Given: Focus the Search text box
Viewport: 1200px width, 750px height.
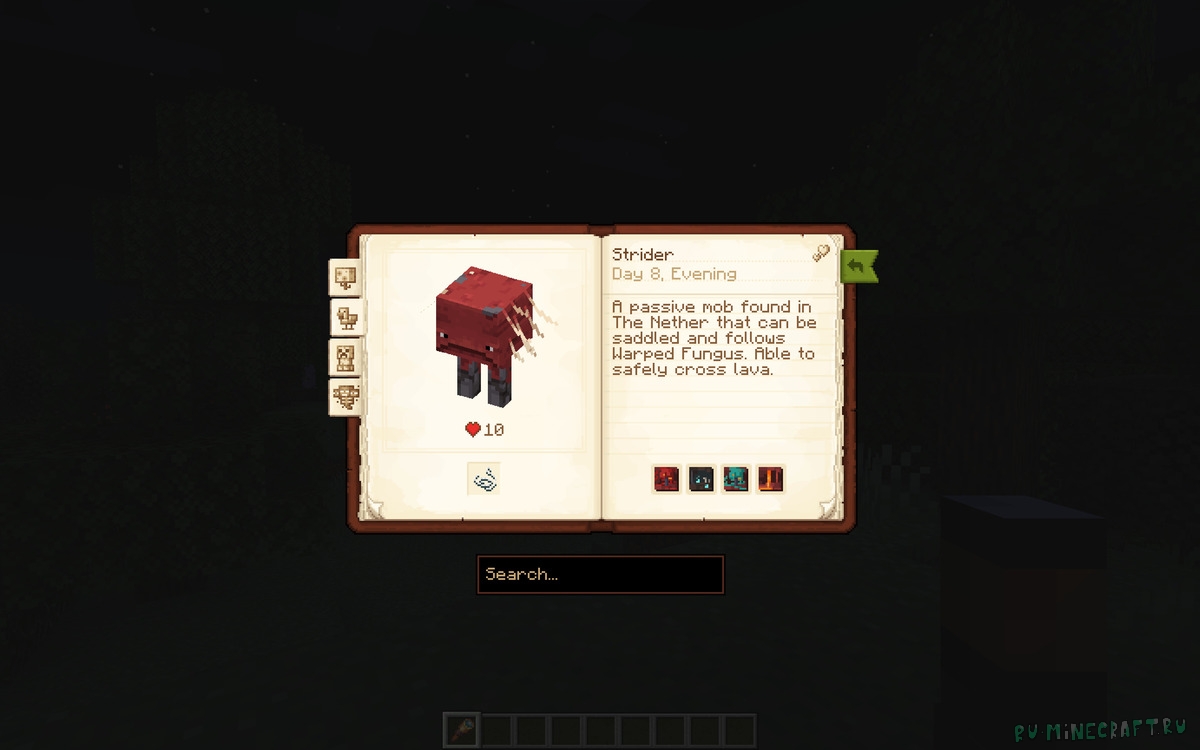Looking at the screenshot, I should click(x=600, y=575).
